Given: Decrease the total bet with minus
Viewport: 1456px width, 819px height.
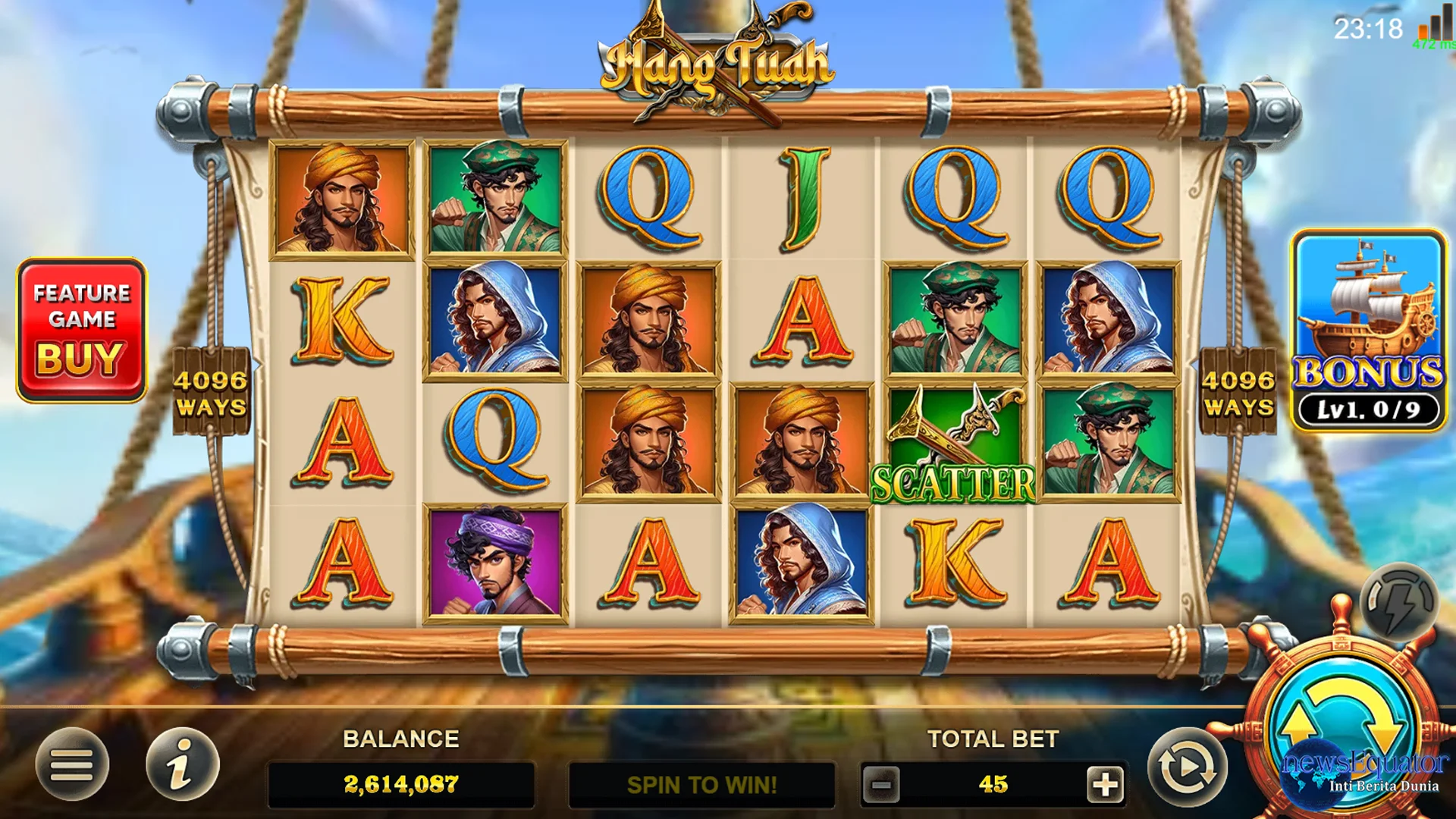Looking at the screenshot, I should click(881, 784).
